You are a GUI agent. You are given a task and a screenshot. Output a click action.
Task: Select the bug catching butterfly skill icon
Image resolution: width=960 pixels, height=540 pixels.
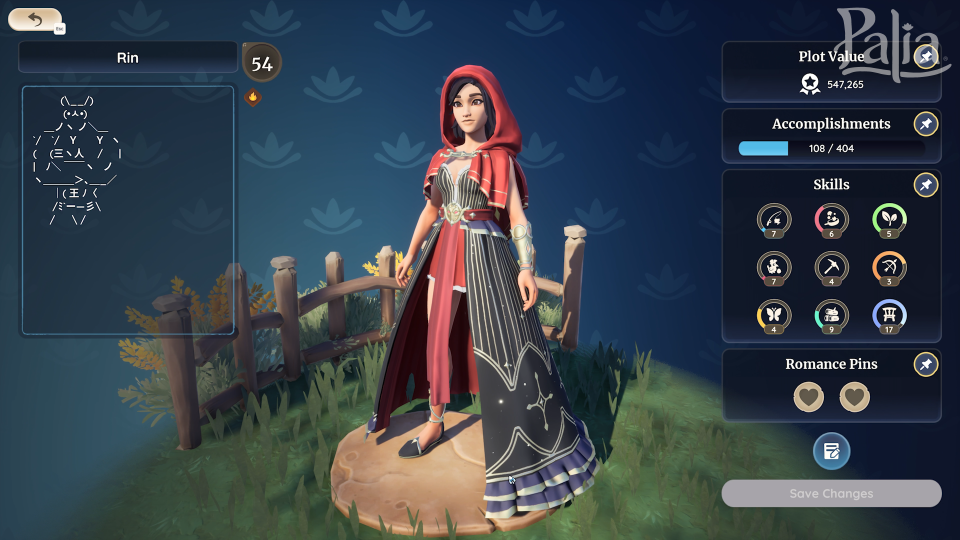(x=774, y=315)
